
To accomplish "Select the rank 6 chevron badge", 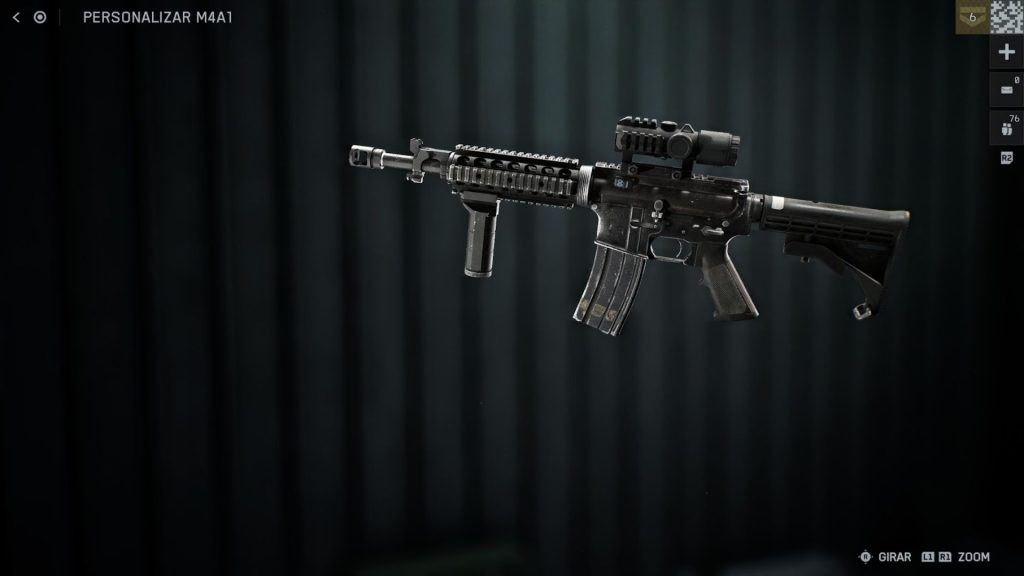I will [971, 17].
